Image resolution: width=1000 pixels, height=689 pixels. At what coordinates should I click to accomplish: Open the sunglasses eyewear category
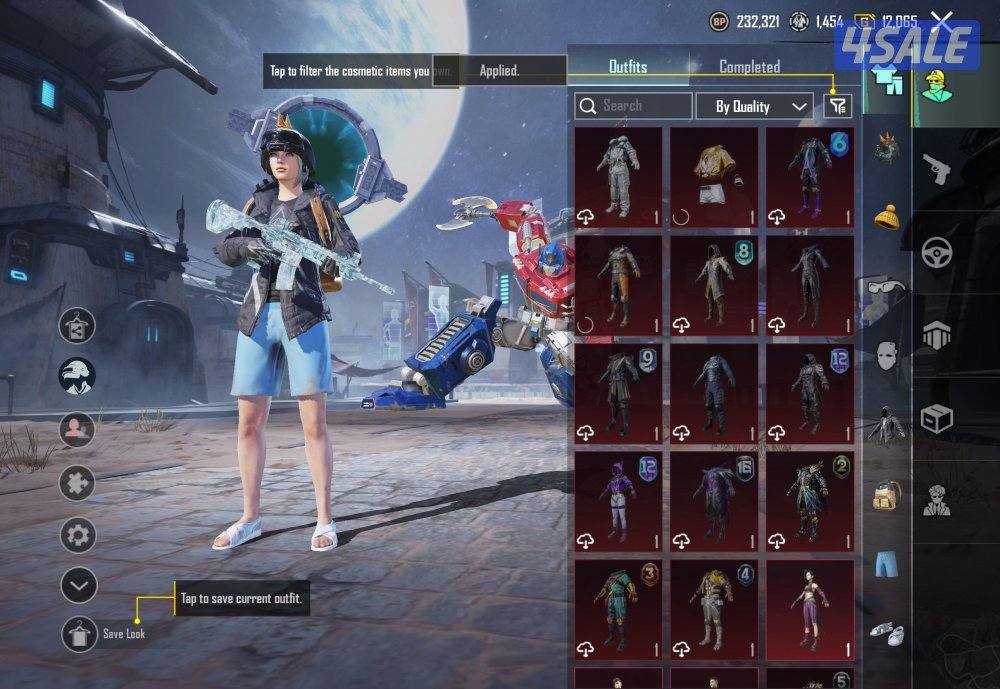(886, 288)
